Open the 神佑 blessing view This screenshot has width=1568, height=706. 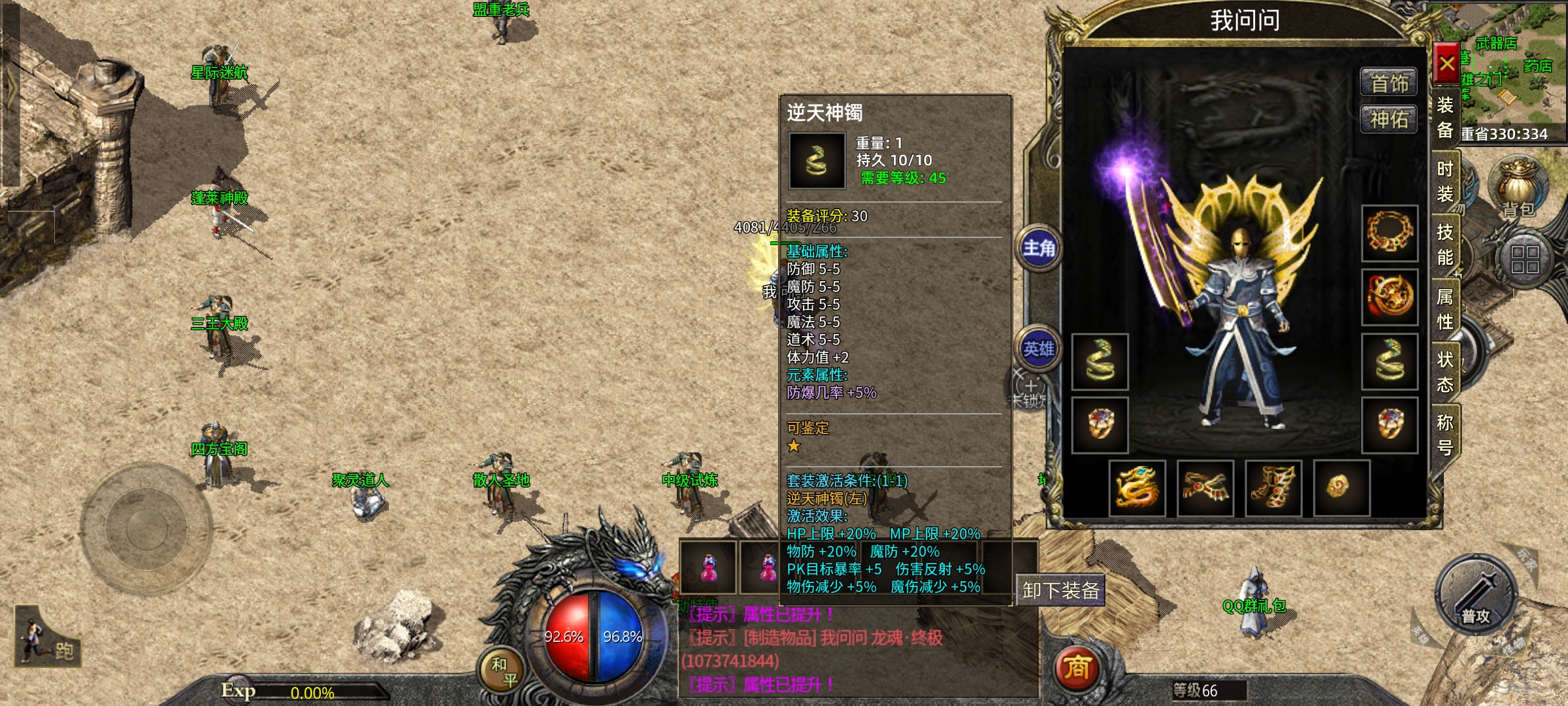click(x=1389, y=119)
